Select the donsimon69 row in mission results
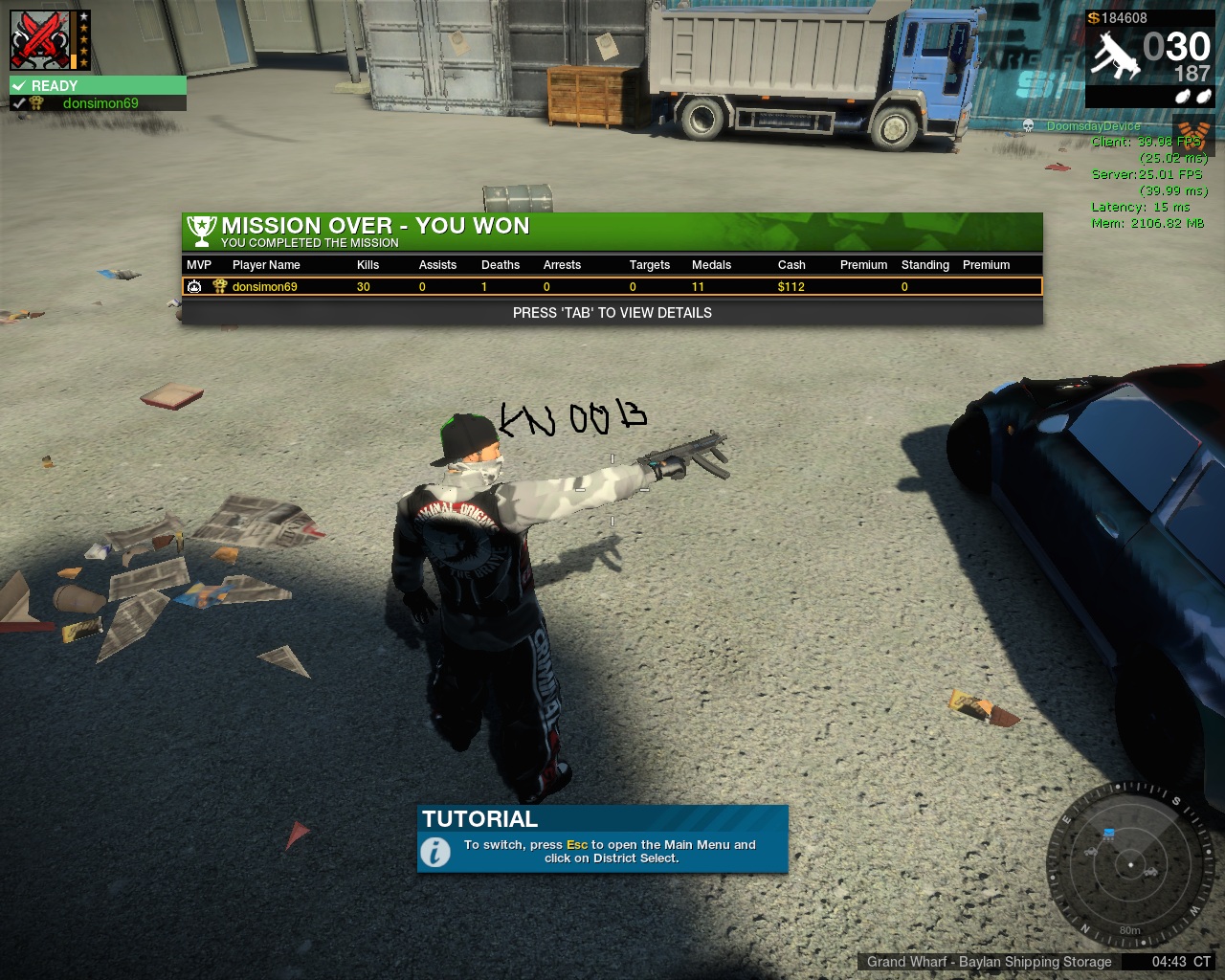Image resolution: width=1225 pixels, height=980 pixels. tap(612, 286)
